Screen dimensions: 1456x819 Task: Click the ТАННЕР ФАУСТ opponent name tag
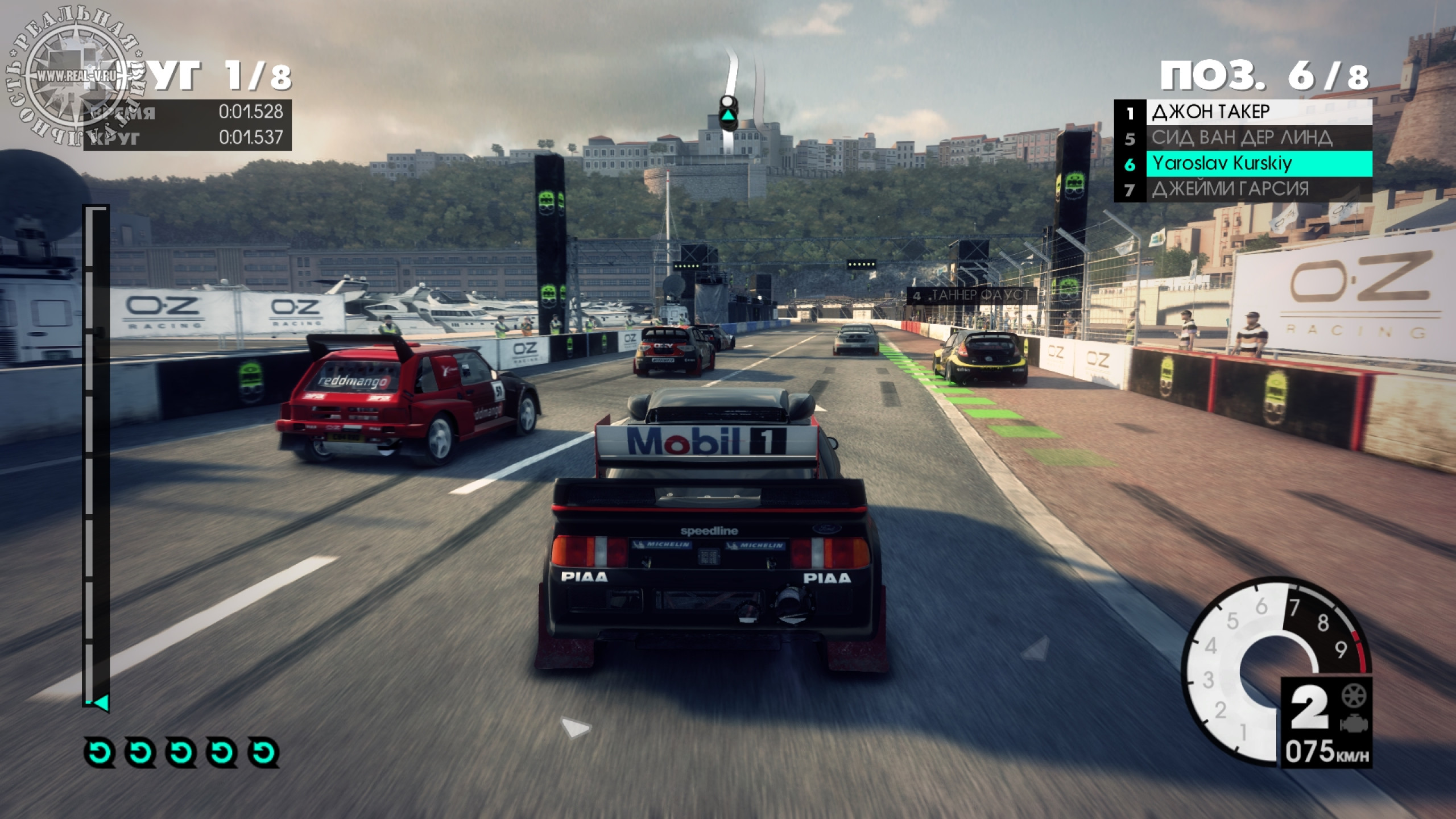(971, 295)
